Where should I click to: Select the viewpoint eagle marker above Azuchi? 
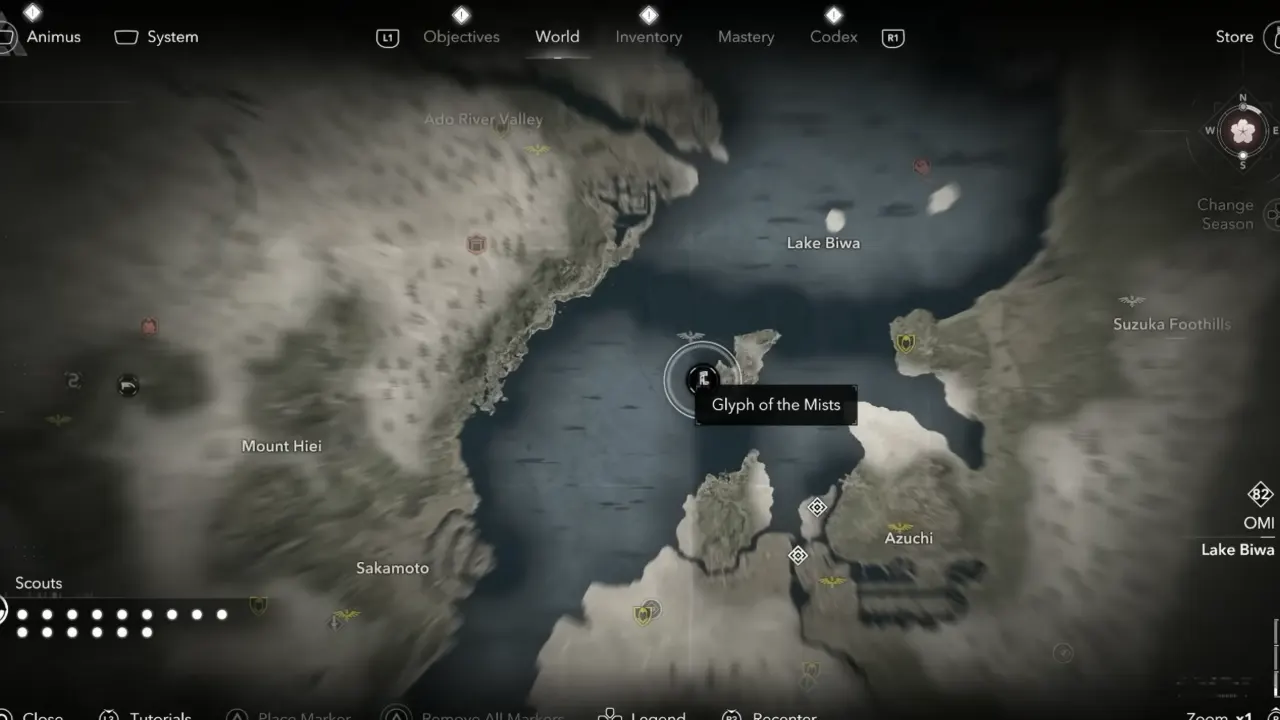pos(900,526)
